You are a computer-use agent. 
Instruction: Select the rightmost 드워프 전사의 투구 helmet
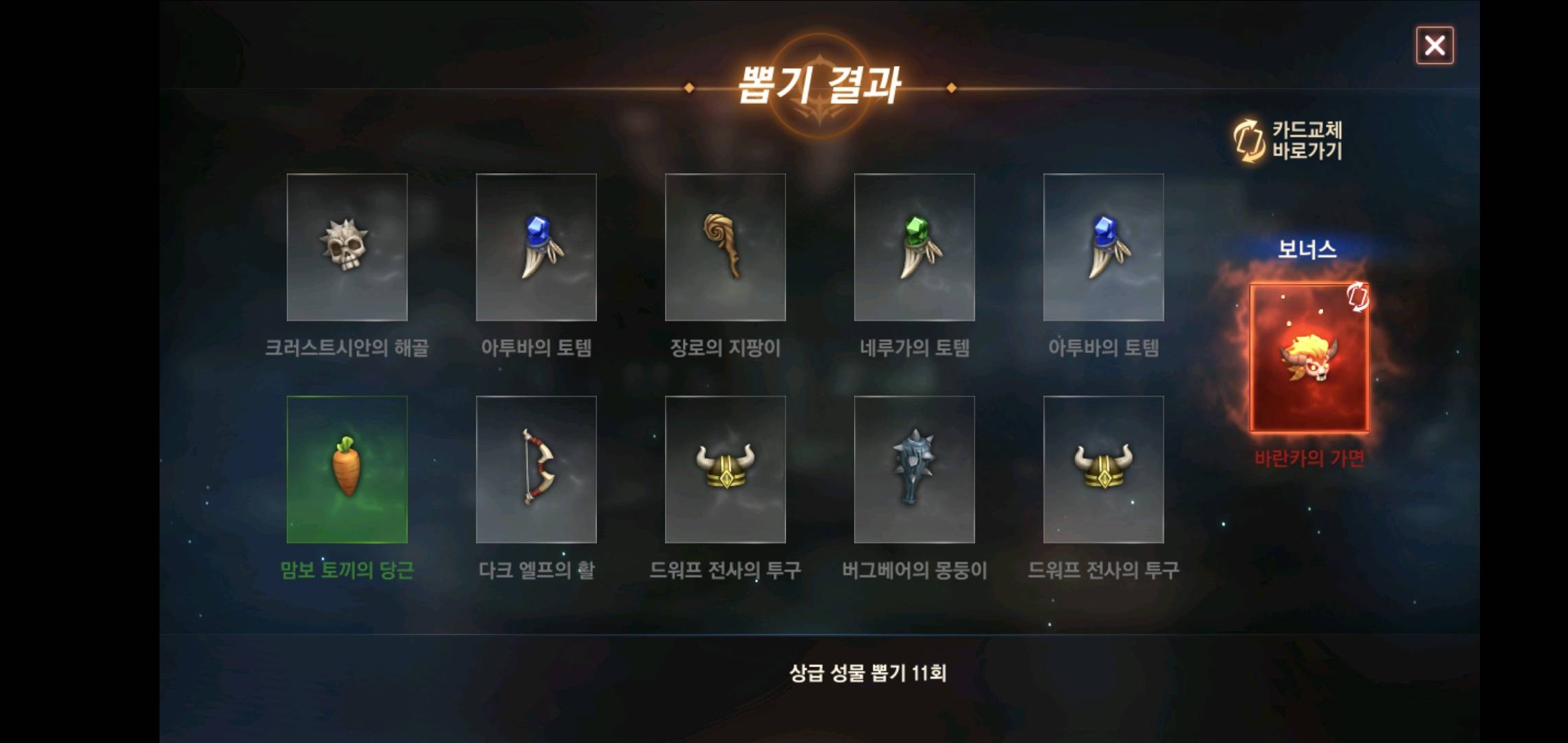tap(1104, 469)
